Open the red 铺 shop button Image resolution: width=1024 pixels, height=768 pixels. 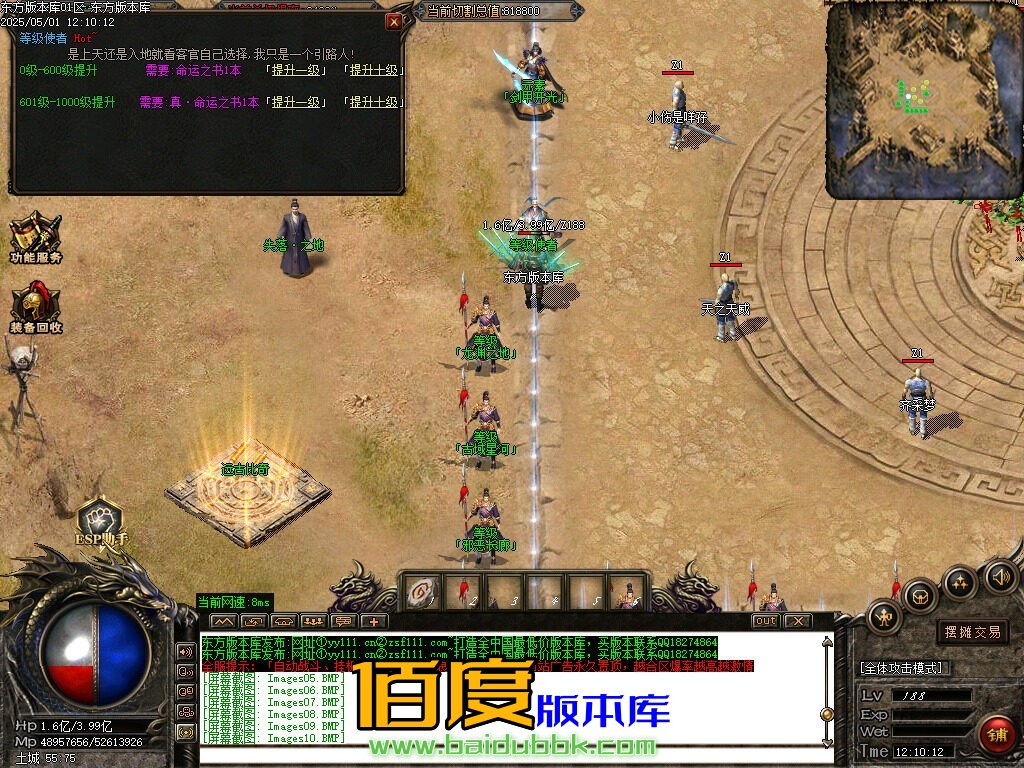[x=996, y=733]
